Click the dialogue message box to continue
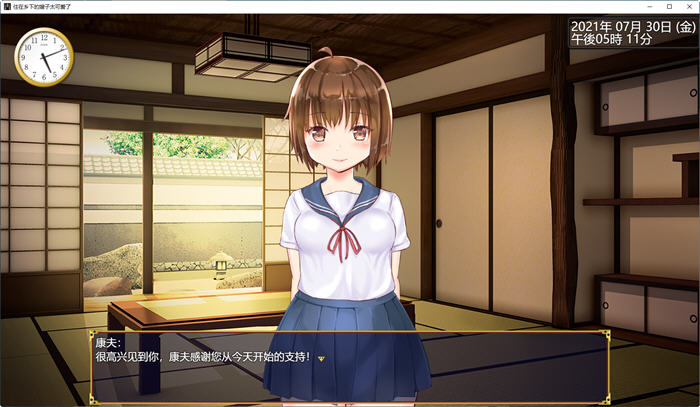Image resolution: width=700 pixels, height=407 pixels. pos(350,366)
